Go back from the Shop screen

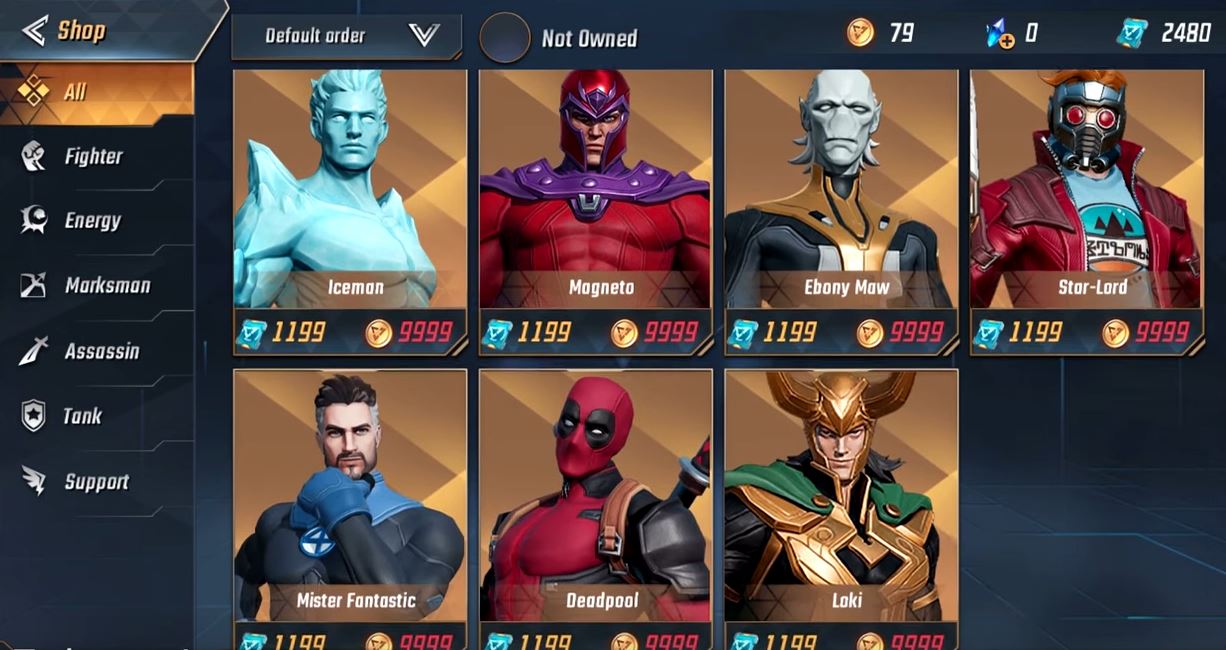[35, 31]
